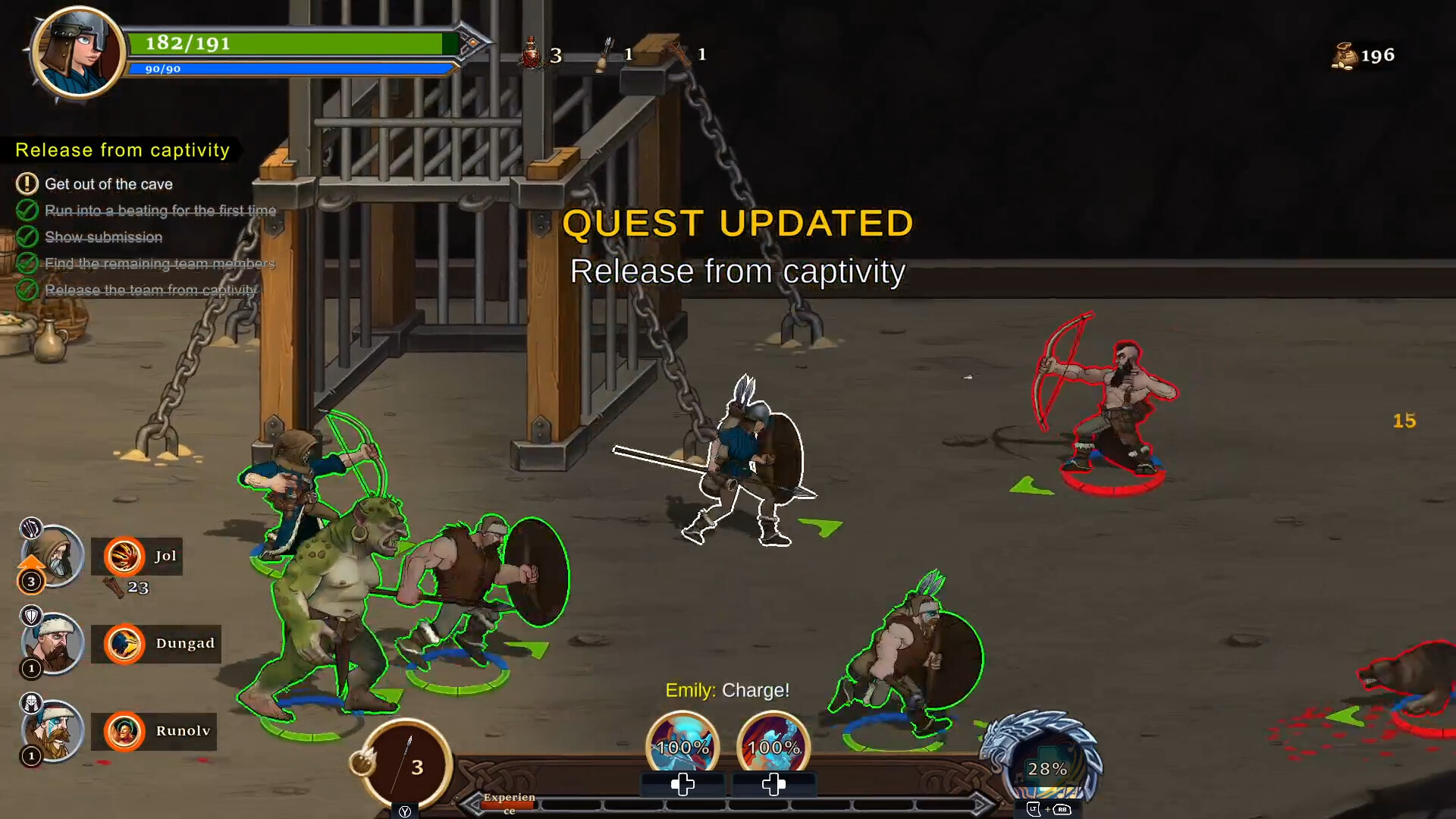Click the plus under the right 100% ability

773,786
